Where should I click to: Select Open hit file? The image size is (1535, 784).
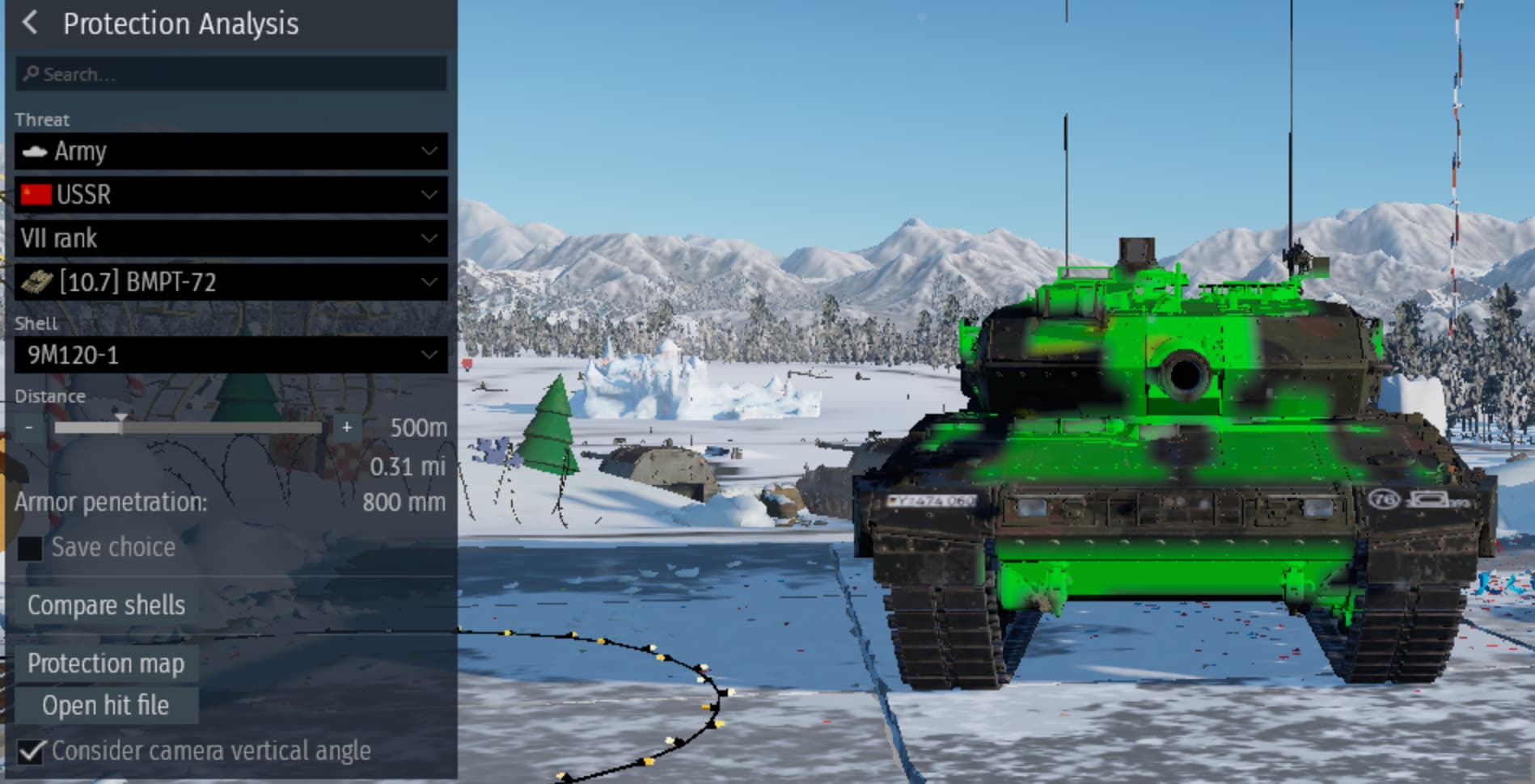click(106, 706)
